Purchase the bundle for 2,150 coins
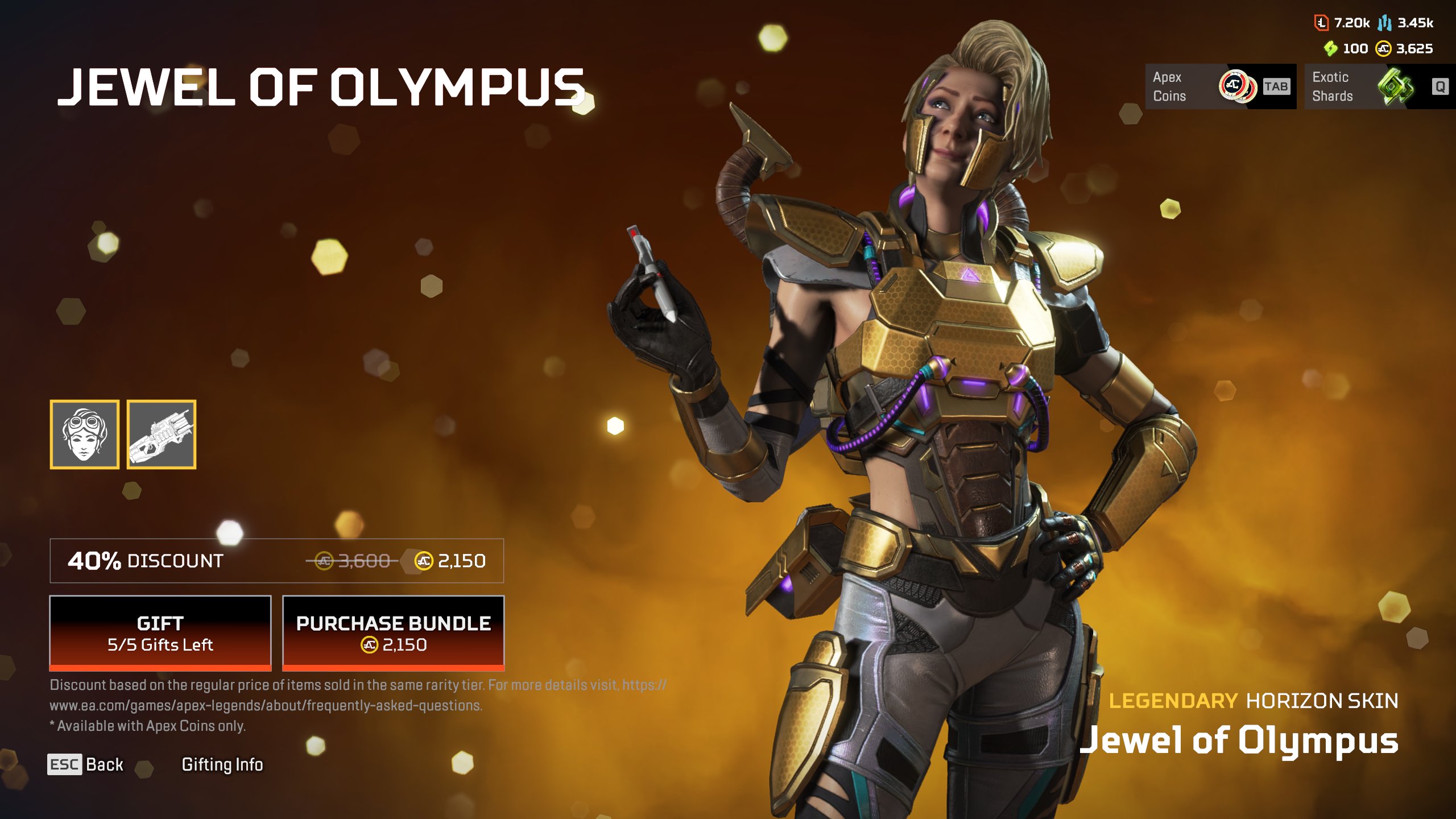Viewport: 1456px width, 819px height. coord(393,633)
